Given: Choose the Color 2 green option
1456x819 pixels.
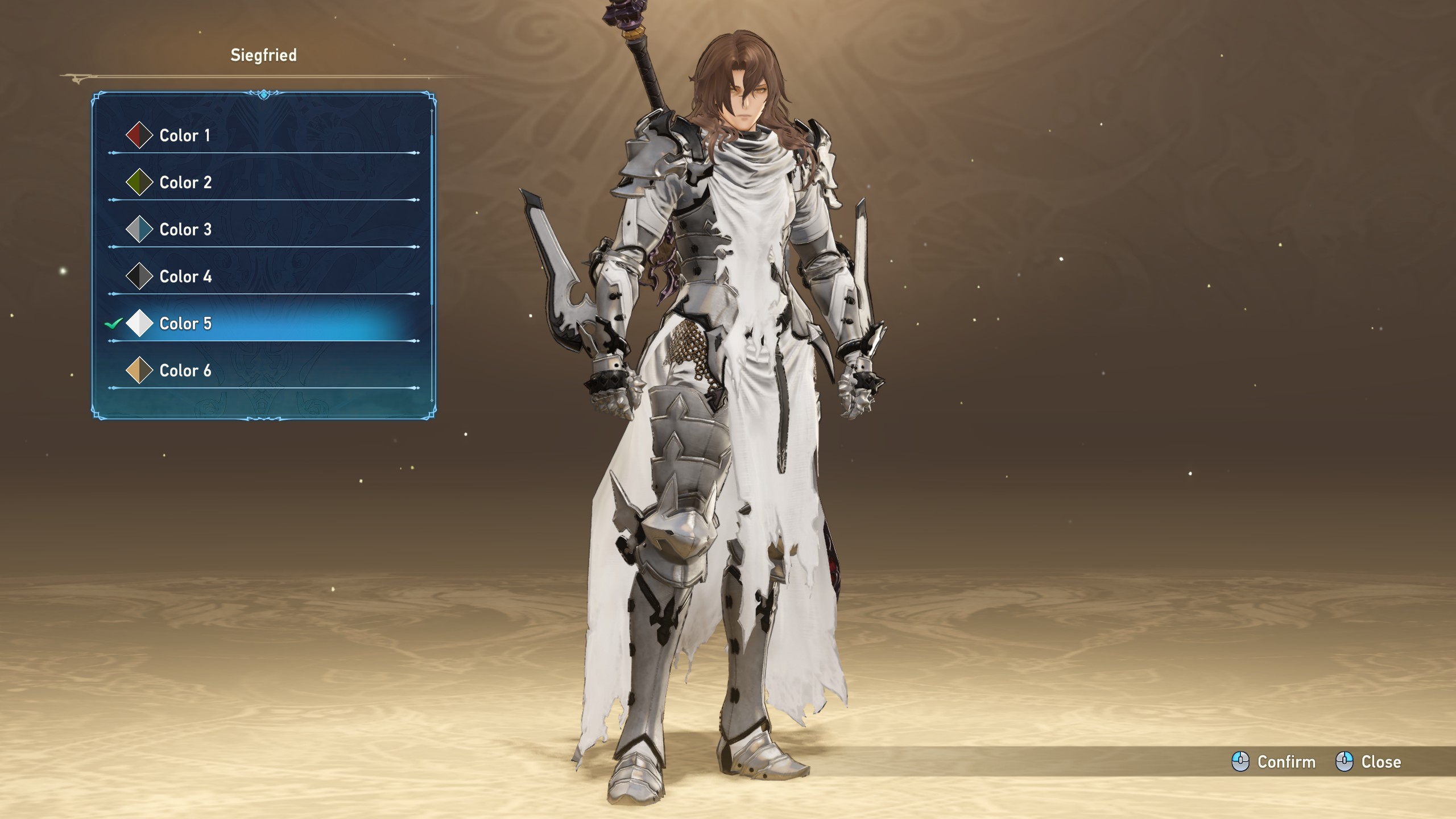Looking at the screenshot, I should pyautogui.click(x=185, y=183).
